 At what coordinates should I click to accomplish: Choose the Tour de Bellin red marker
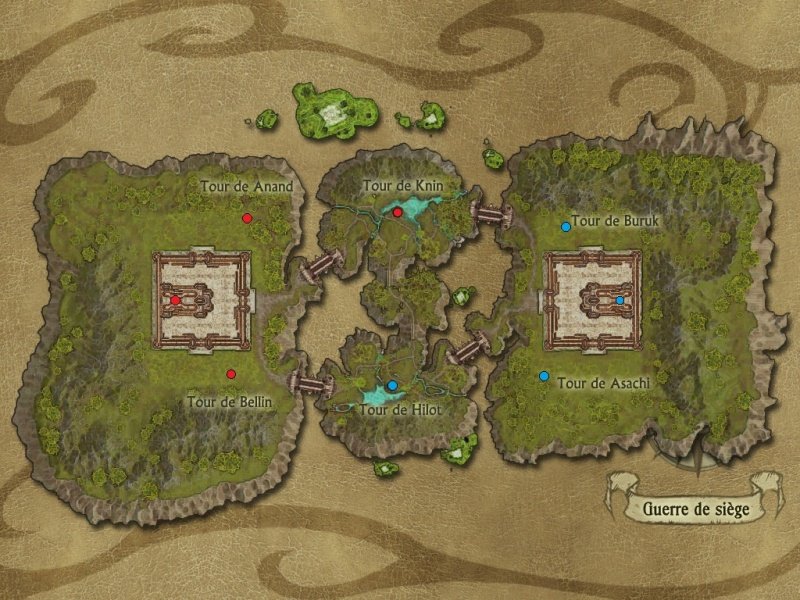click(x=231, y=374)
